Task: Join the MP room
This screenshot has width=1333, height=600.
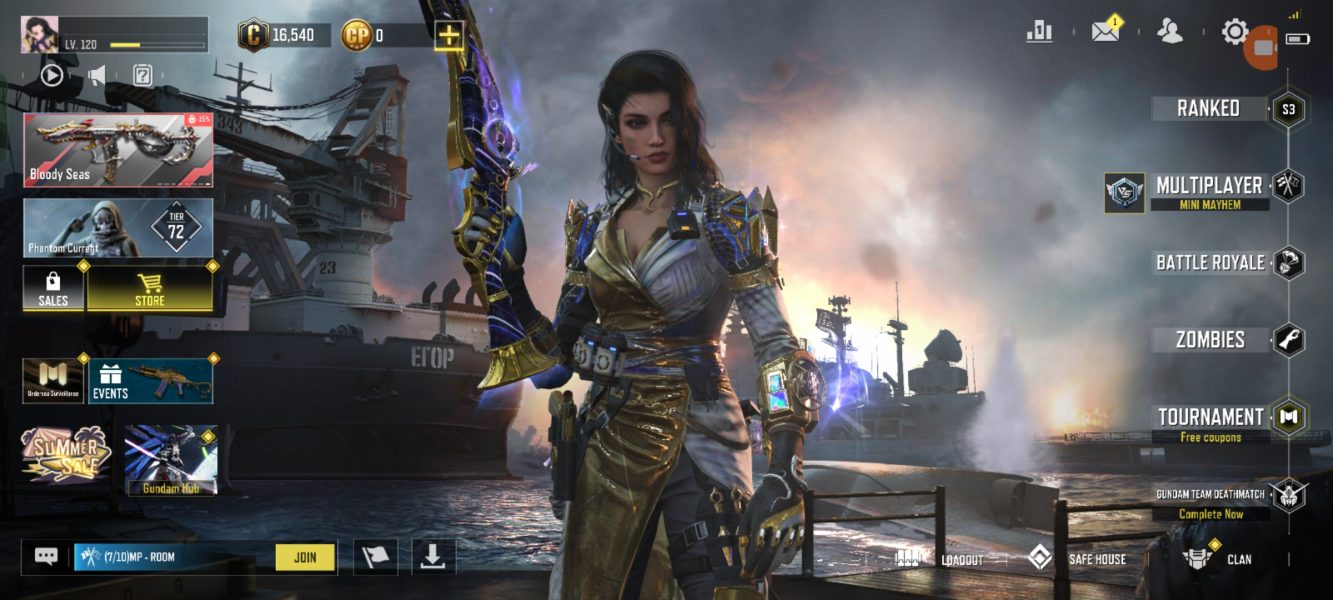Action: [306, 557]
